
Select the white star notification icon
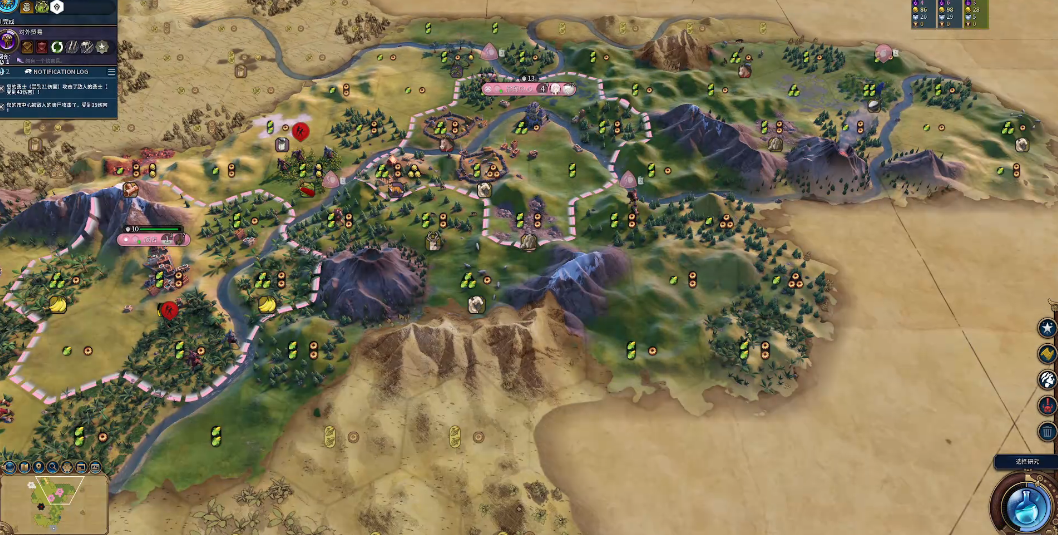coord(1047,328)
